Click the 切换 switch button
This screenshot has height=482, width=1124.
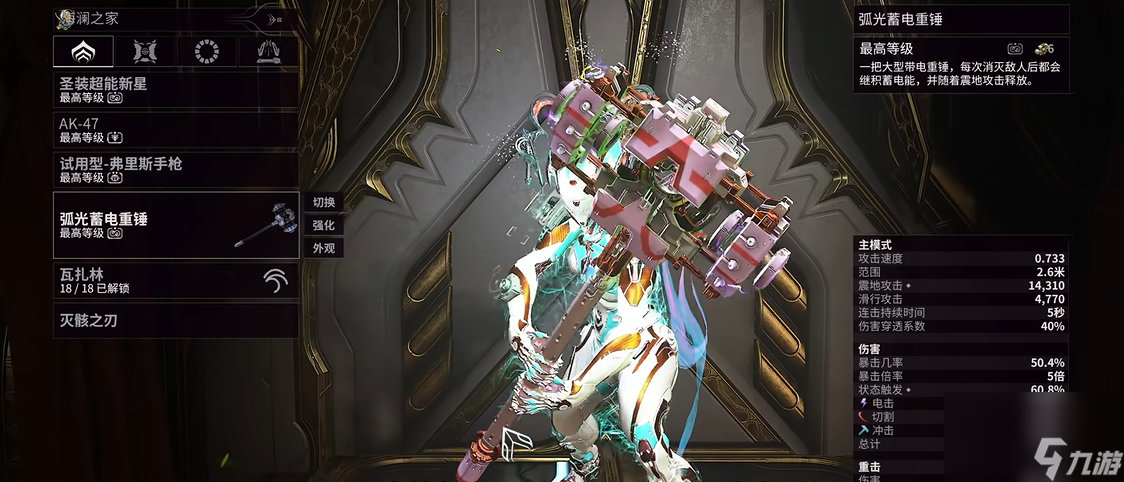pyautogui.click(x=323, y=202)
